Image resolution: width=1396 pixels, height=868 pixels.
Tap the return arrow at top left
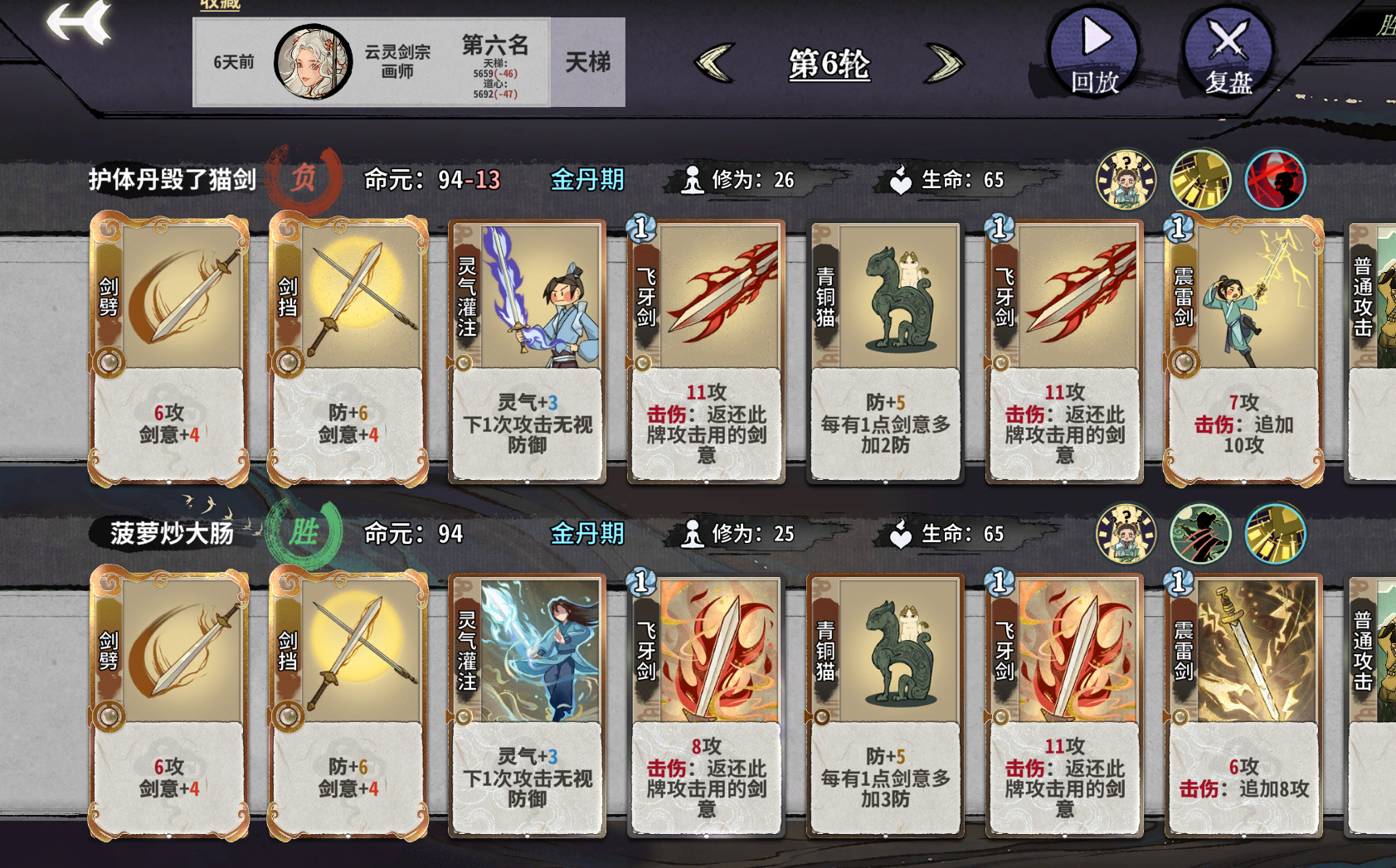click(x=77, y=21)
